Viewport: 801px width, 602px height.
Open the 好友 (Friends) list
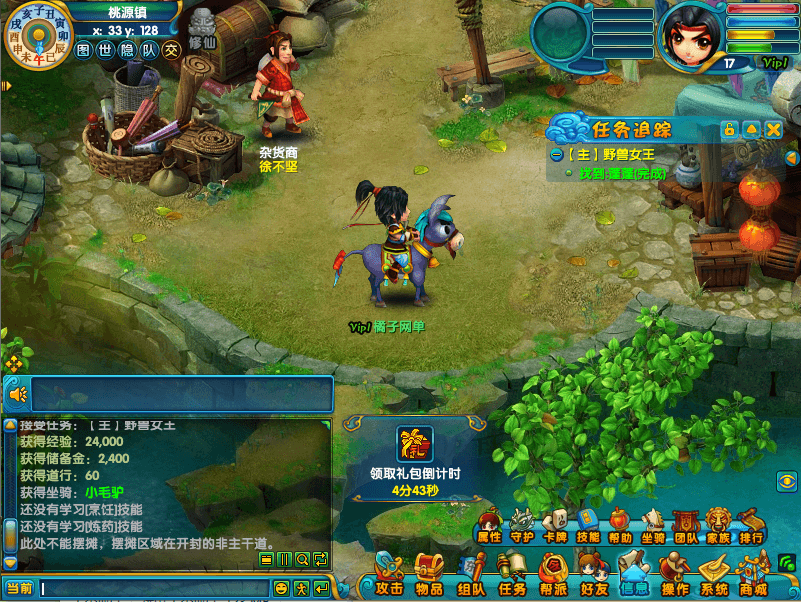click(x=594, y=575)
